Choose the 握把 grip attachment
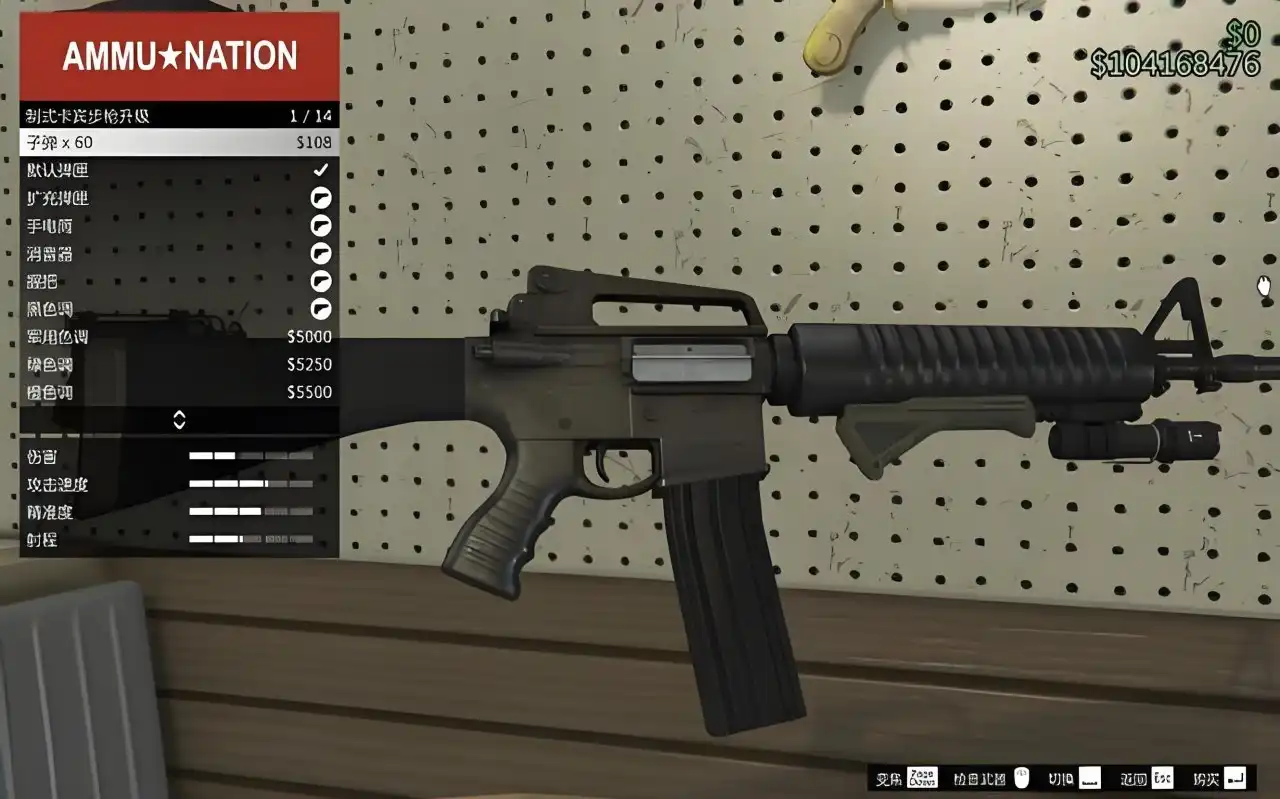Image resolution: width=1280 pixels, height=799 pixels. pos(179,282)
